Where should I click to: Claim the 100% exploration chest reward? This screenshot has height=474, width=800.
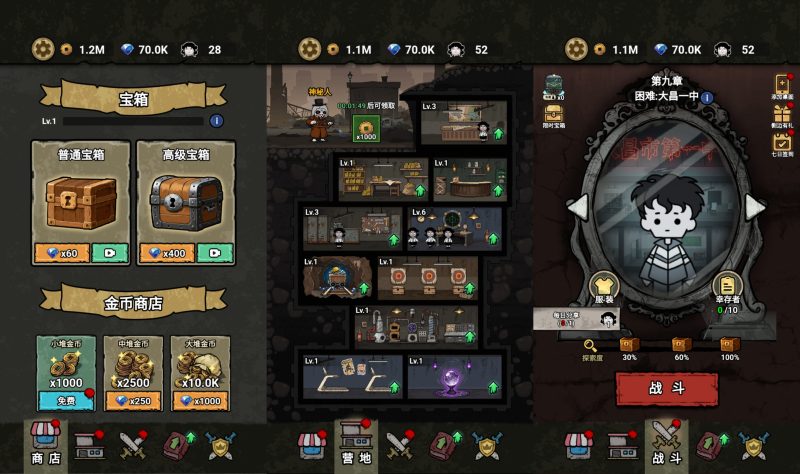pyautogui.click(x=729, y=347)
